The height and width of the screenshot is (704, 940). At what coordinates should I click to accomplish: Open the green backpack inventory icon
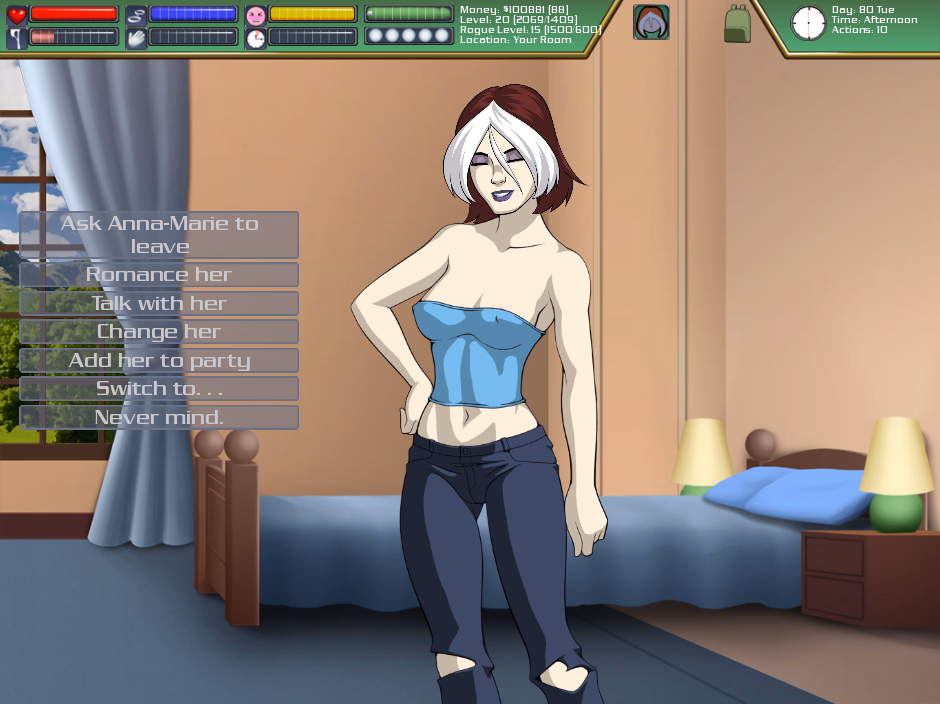click(x=737, y=23)
